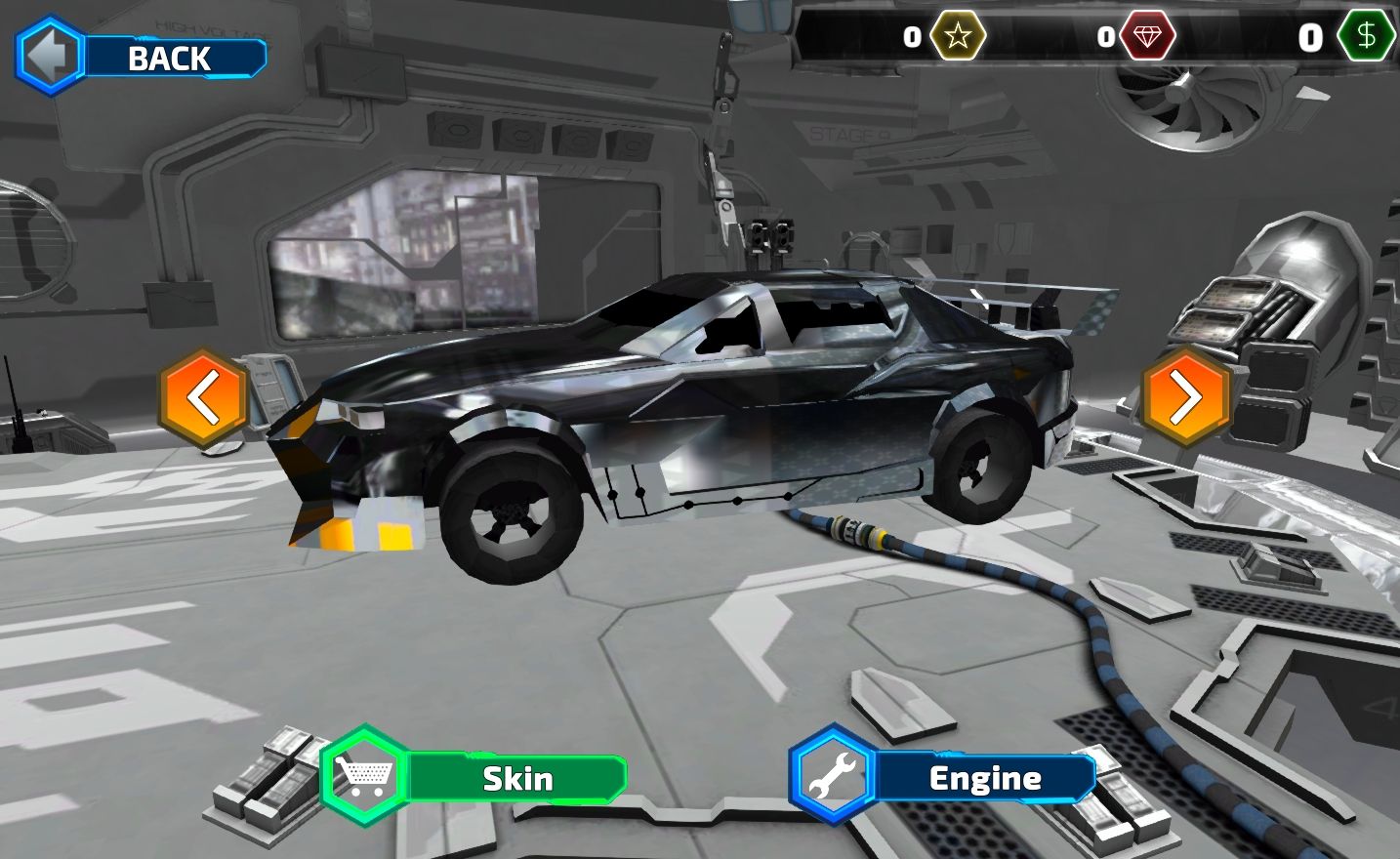Tap the red gem currency icon
This screenshot has height=859, width=1400.
click(x=1147, y=37)
